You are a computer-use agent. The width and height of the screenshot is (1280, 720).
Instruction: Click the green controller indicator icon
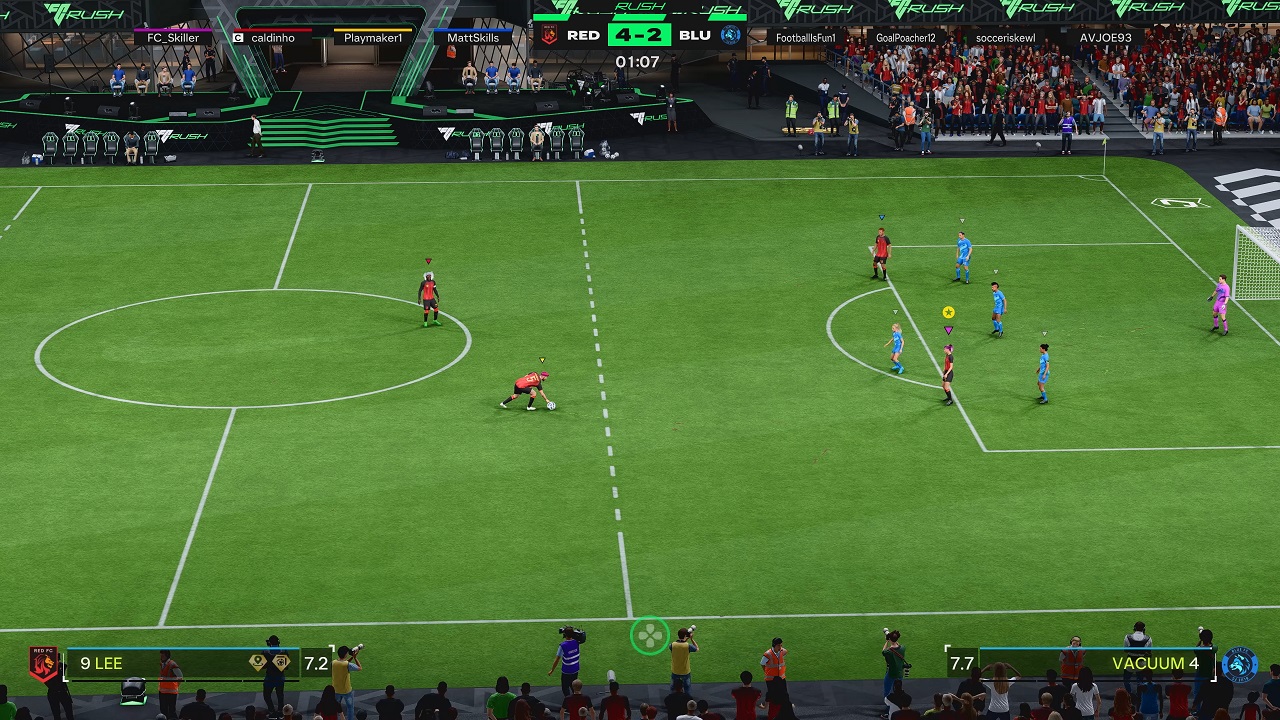650,635
